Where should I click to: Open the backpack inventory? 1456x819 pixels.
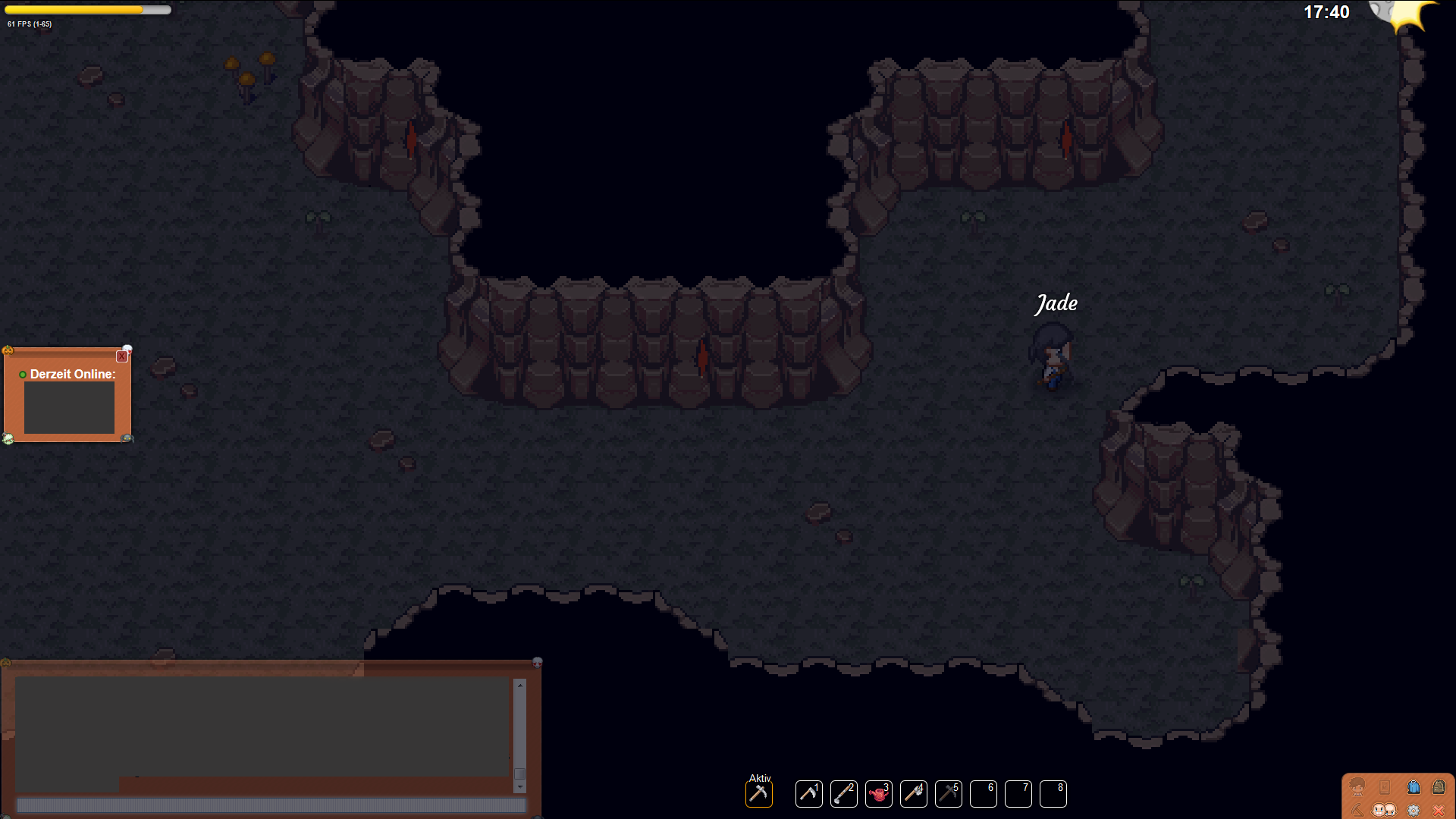(x=1439, y=786)
